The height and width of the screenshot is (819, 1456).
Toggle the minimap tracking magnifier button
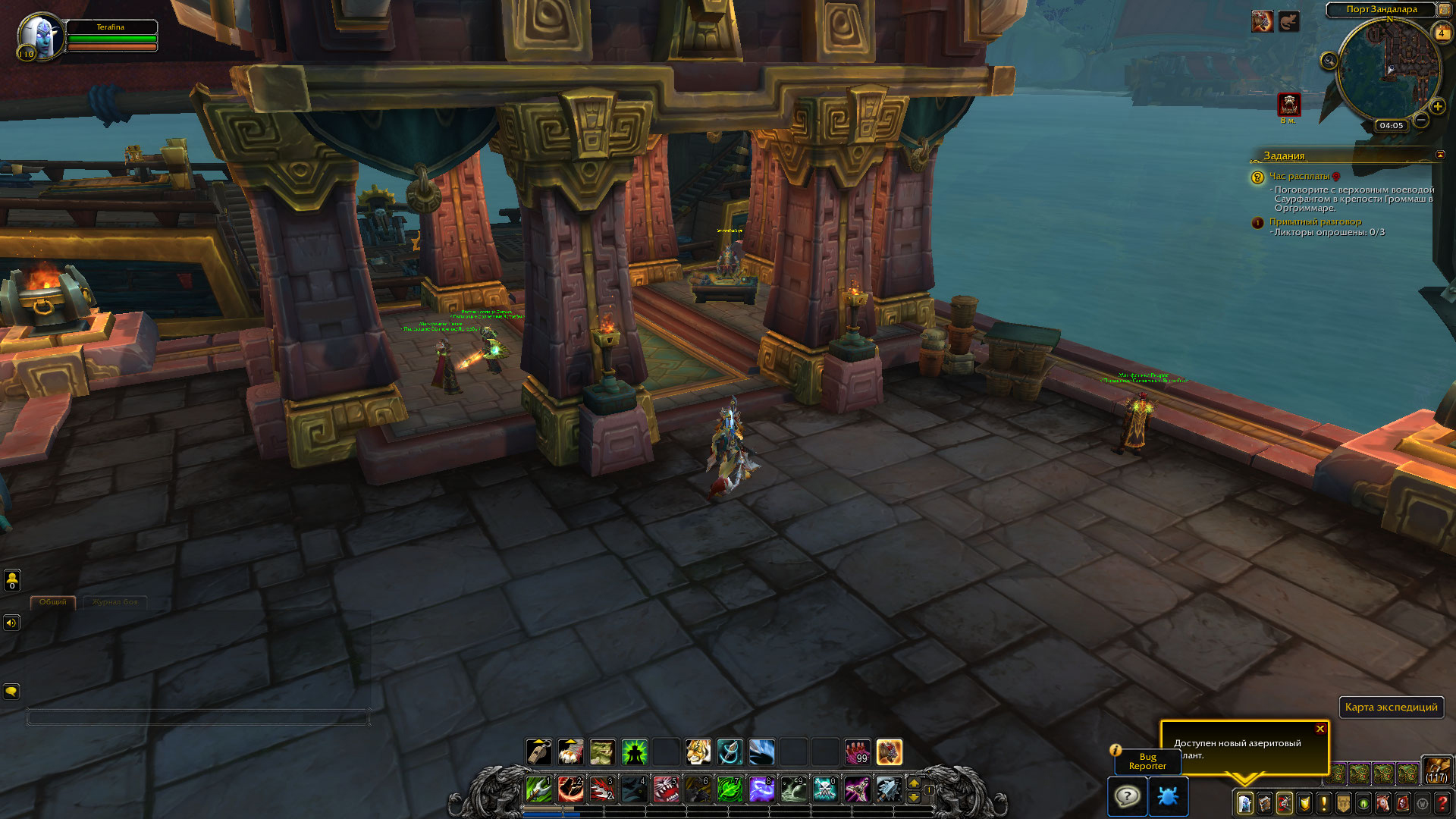tap(1329, 61)
